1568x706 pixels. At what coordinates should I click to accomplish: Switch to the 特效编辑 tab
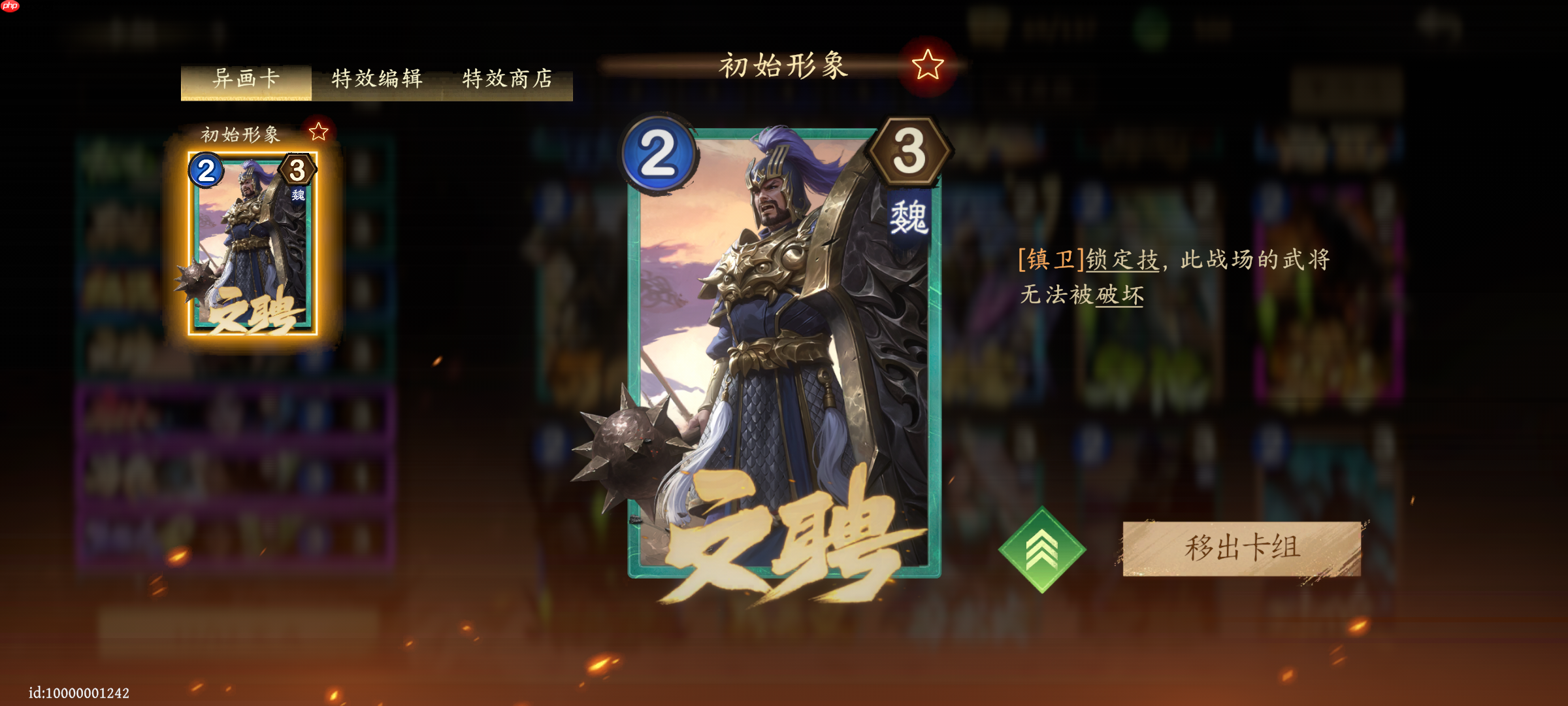pyautogui.click(x=378, y=78)
